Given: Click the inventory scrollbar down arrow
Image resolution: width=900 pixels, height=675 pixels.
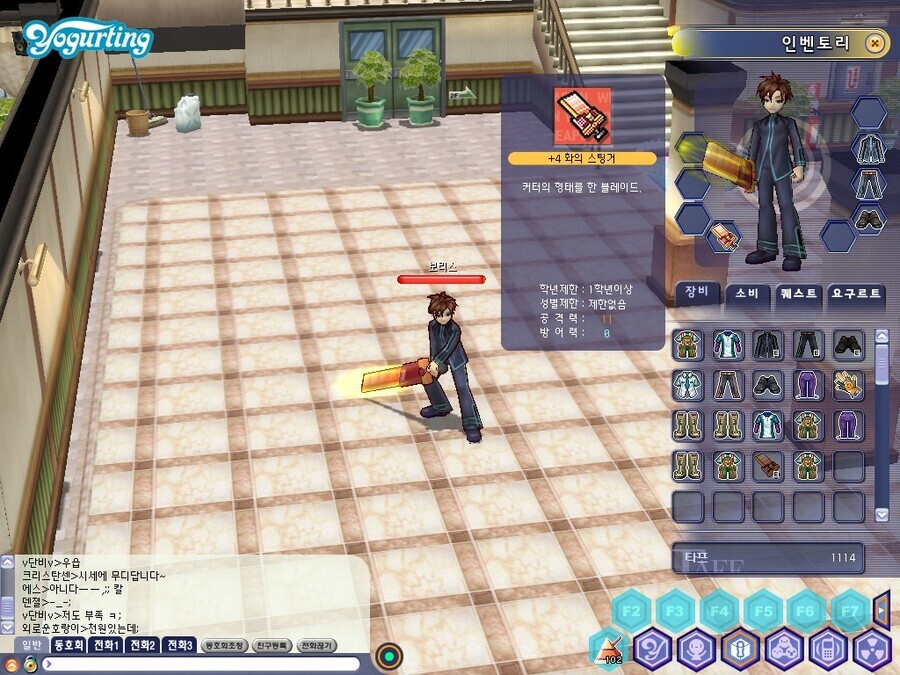Looking at the screenshot, I should tap(881, 514).
